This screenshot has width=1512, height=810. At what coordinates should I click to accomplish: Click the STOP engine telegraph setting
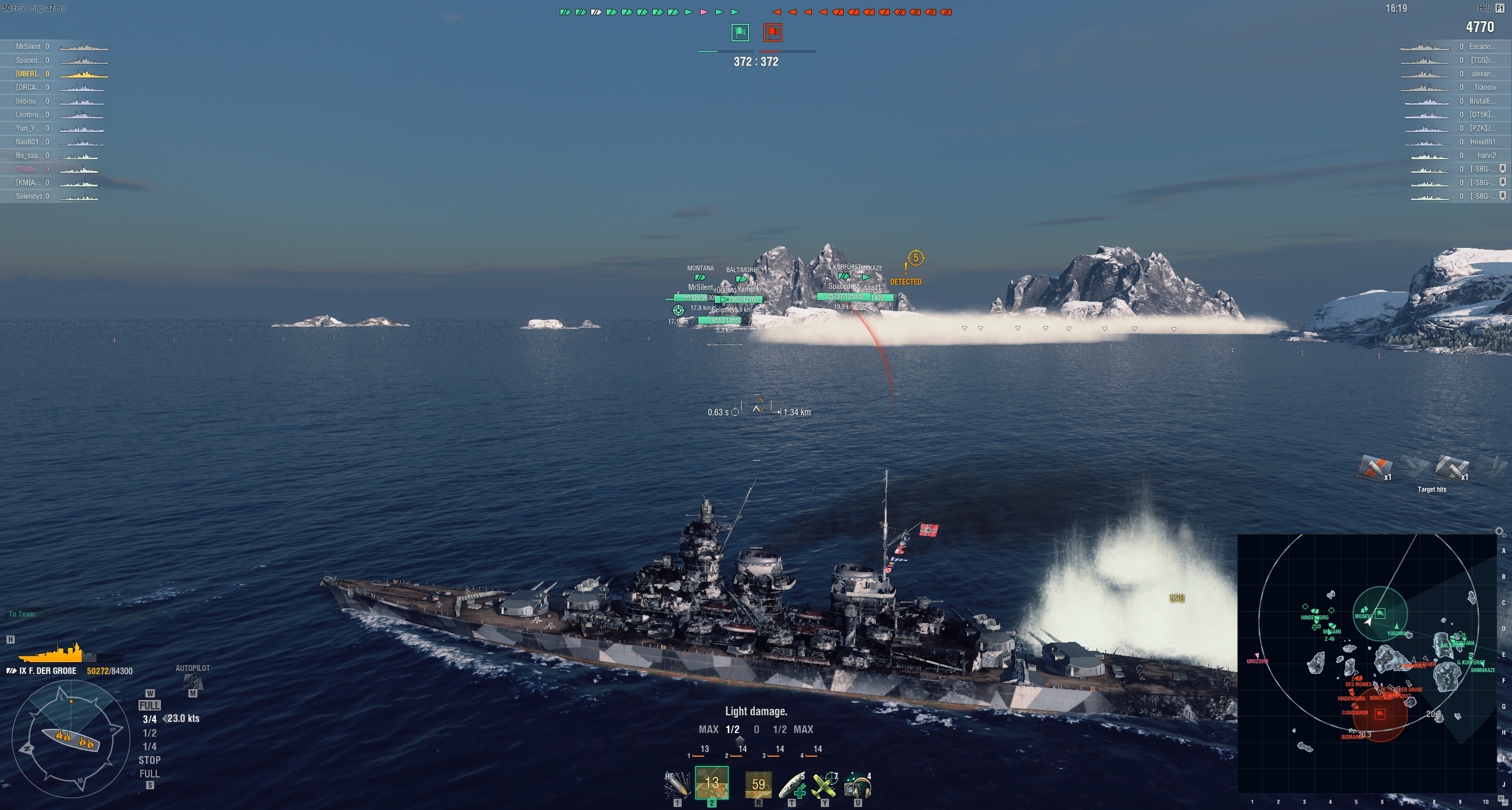pyautogui.click(x=149, y=760)
